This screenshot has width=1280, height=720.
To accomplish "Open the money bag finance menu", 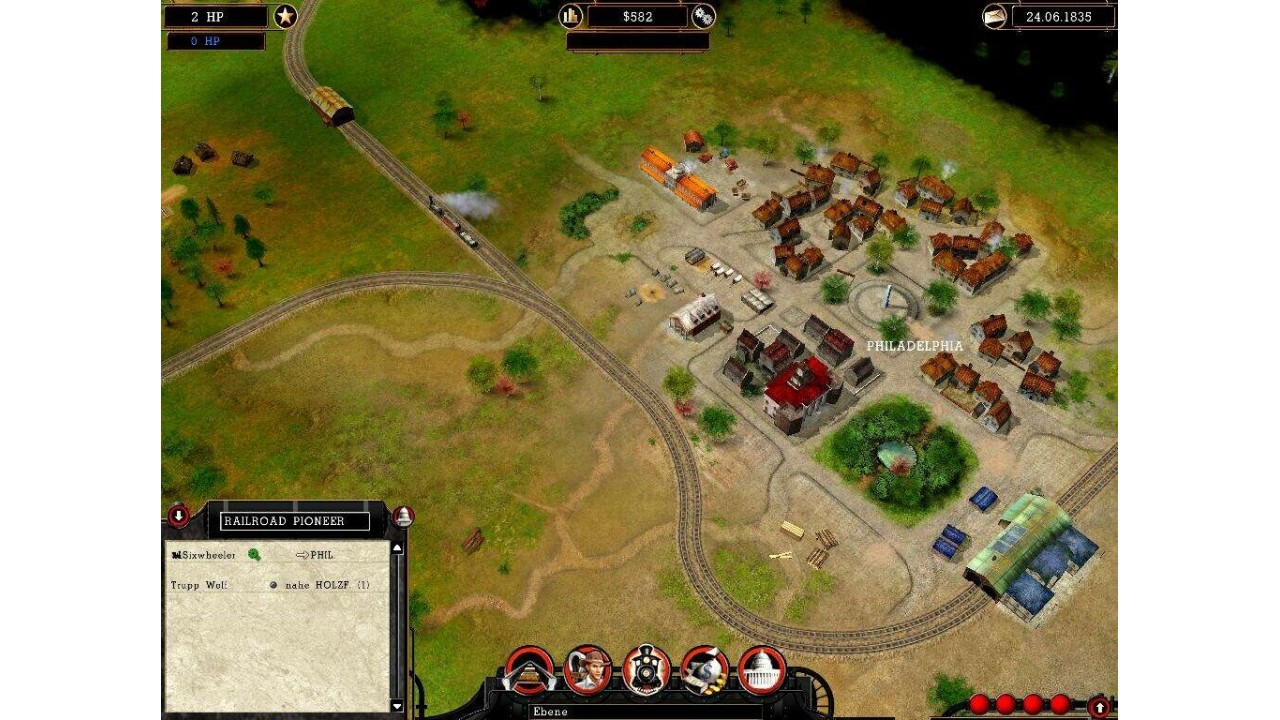I will 704,670.
